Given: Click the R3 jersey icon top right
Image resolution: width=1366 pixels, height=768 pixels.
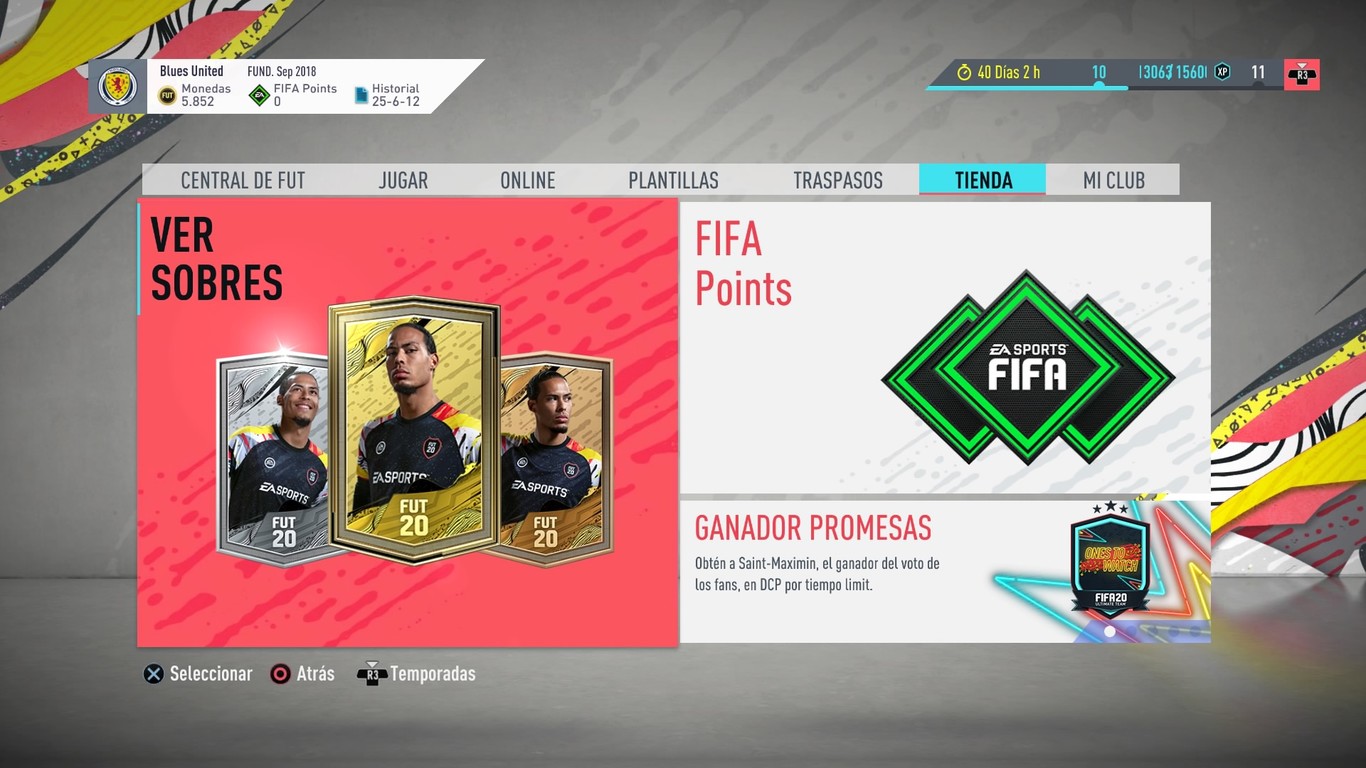Looking at the screenshot, I should point(1302,73).
